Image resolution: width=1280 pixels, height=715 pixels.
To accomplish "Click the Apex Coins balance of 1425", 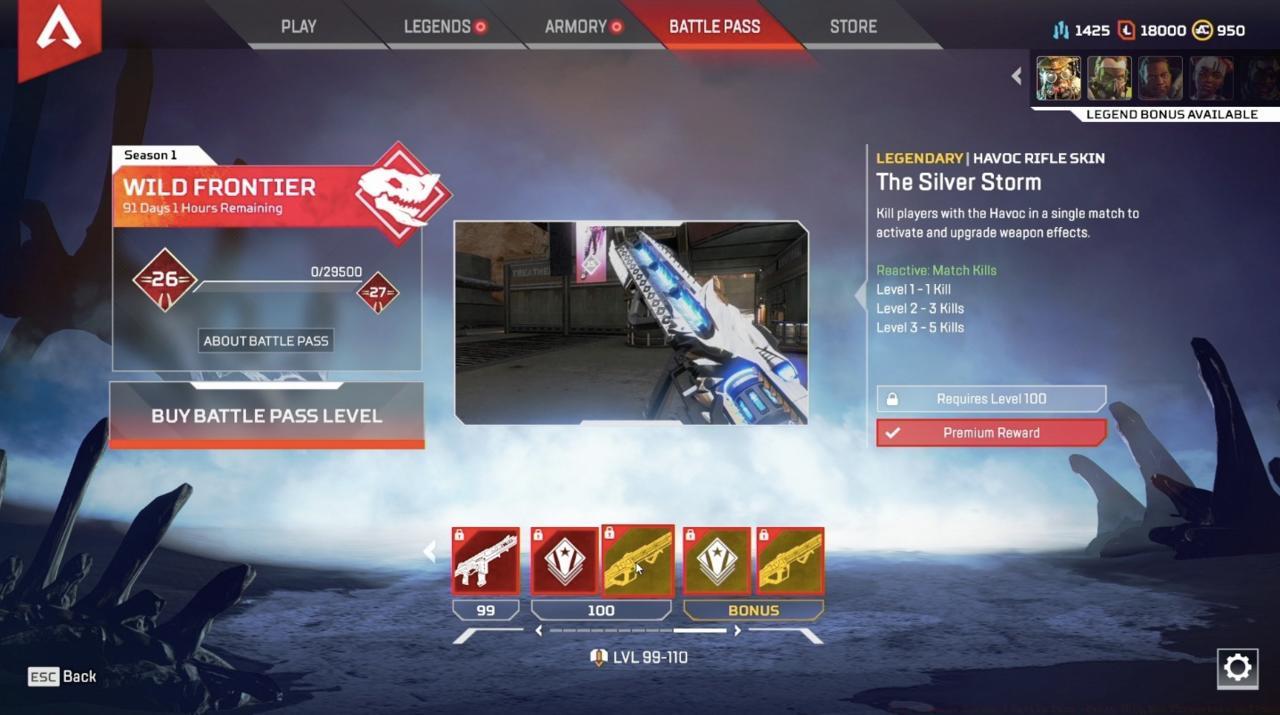I will pyautogui.click(x=1081, y=30).
